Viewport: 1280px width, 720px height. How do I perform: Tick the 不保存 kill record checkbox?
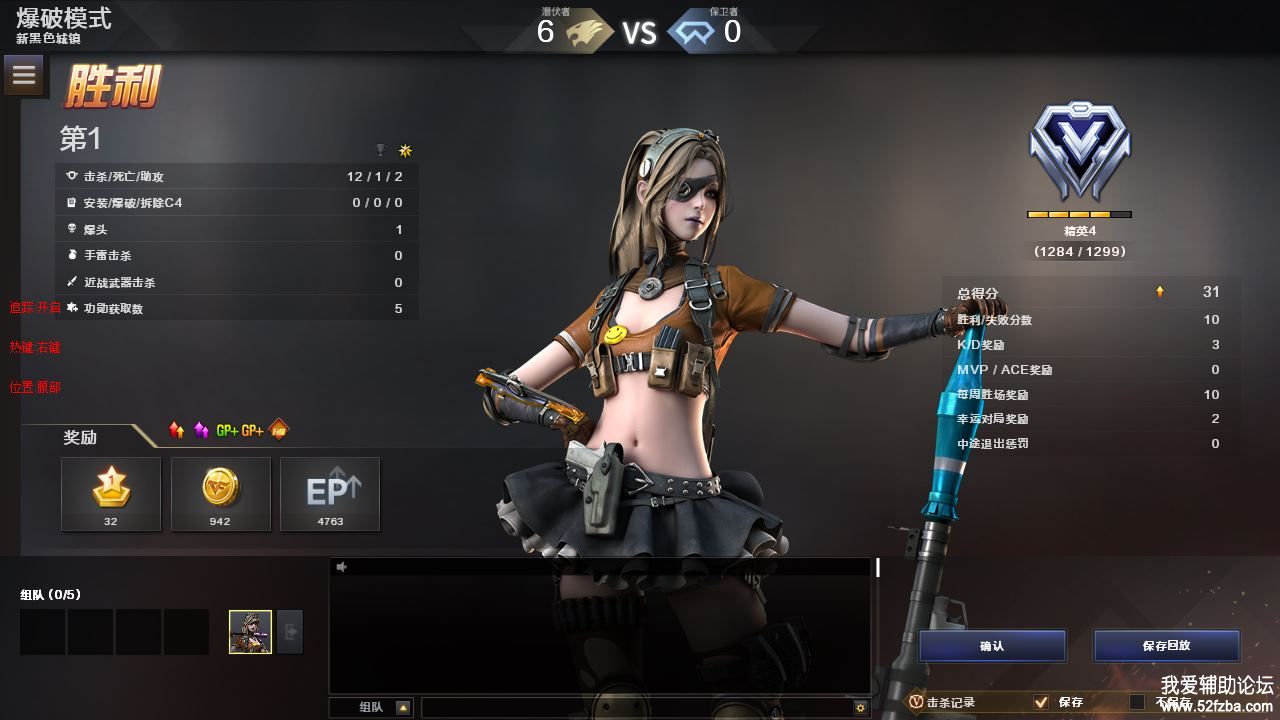point(1137,702)
